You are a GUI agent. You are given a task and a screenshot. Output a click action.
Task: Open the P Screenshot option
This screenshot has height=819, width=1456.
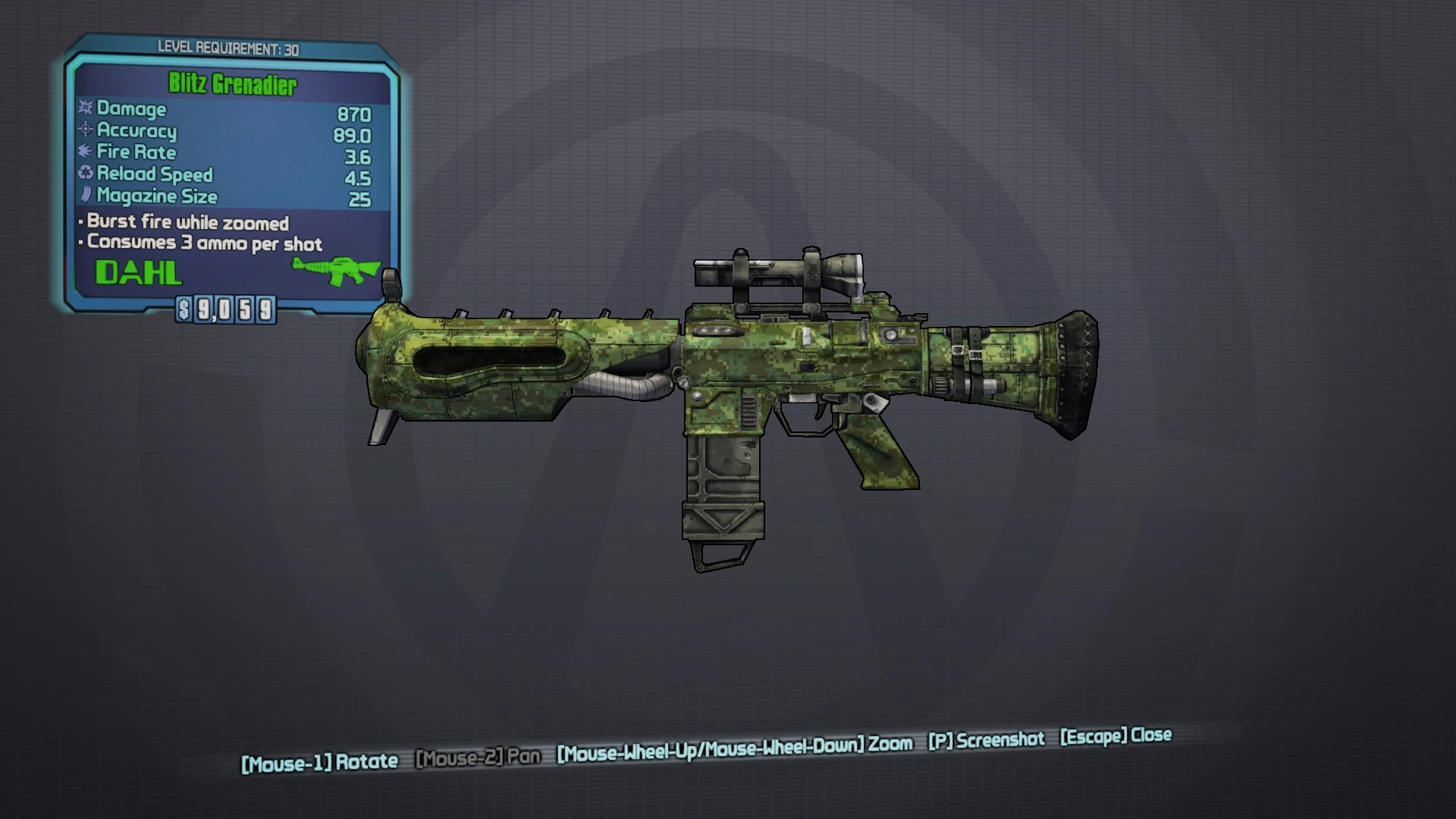[x=986, y=739]
